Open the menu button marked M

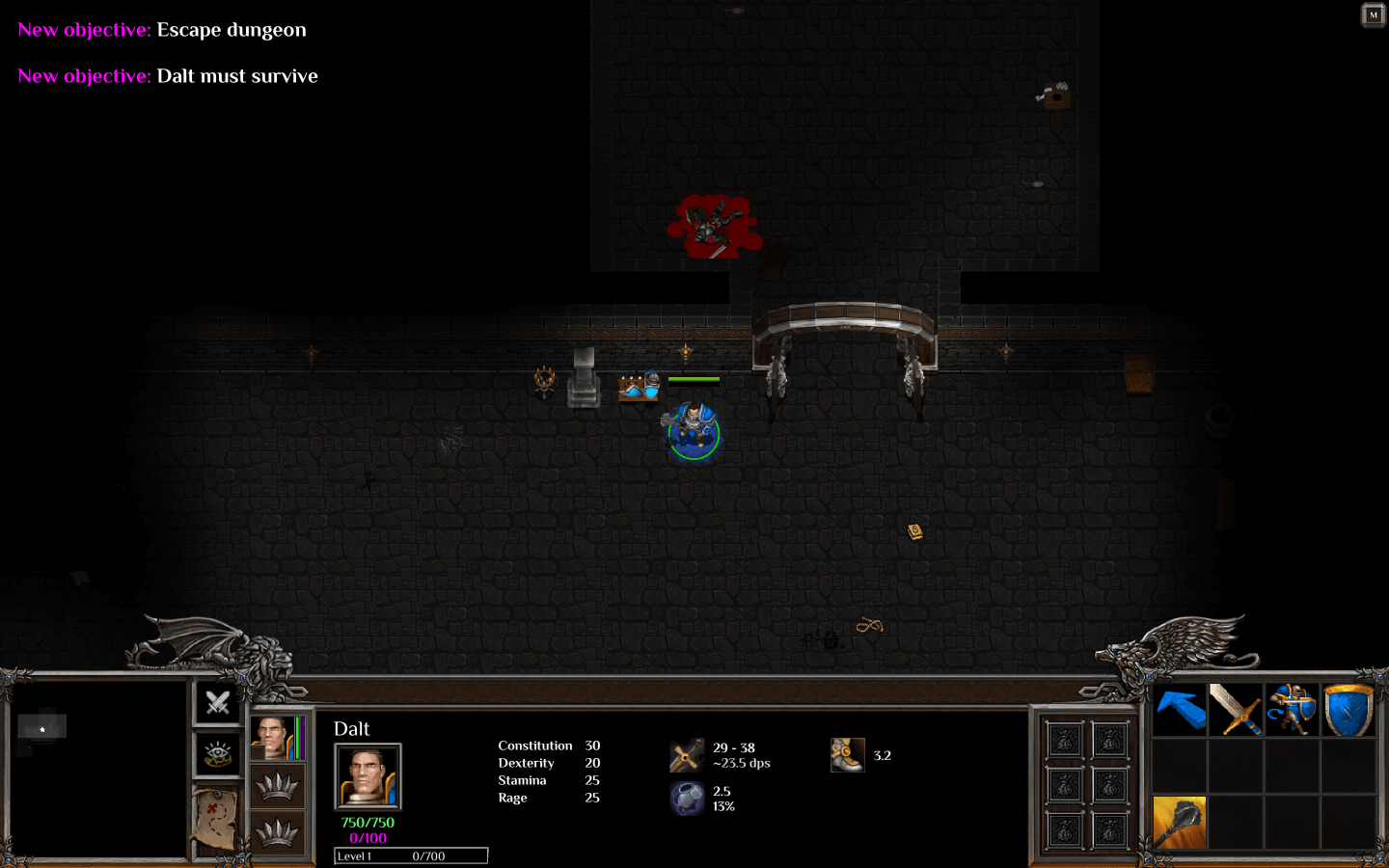pos(1373,14)
